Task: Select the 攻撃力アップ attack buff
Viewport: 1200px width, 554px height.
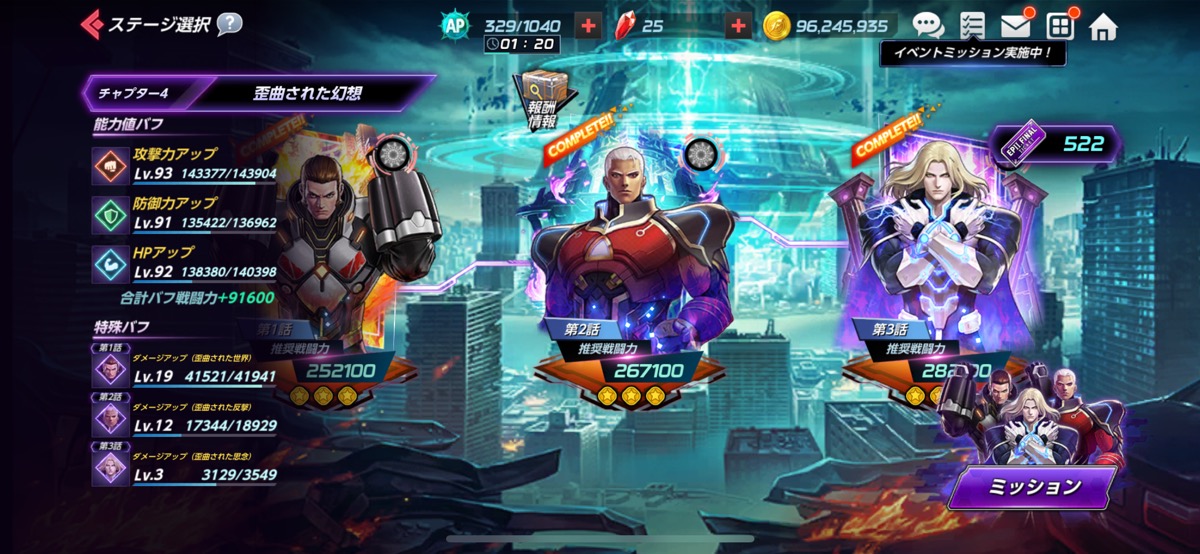Action: tap(185, 162)
